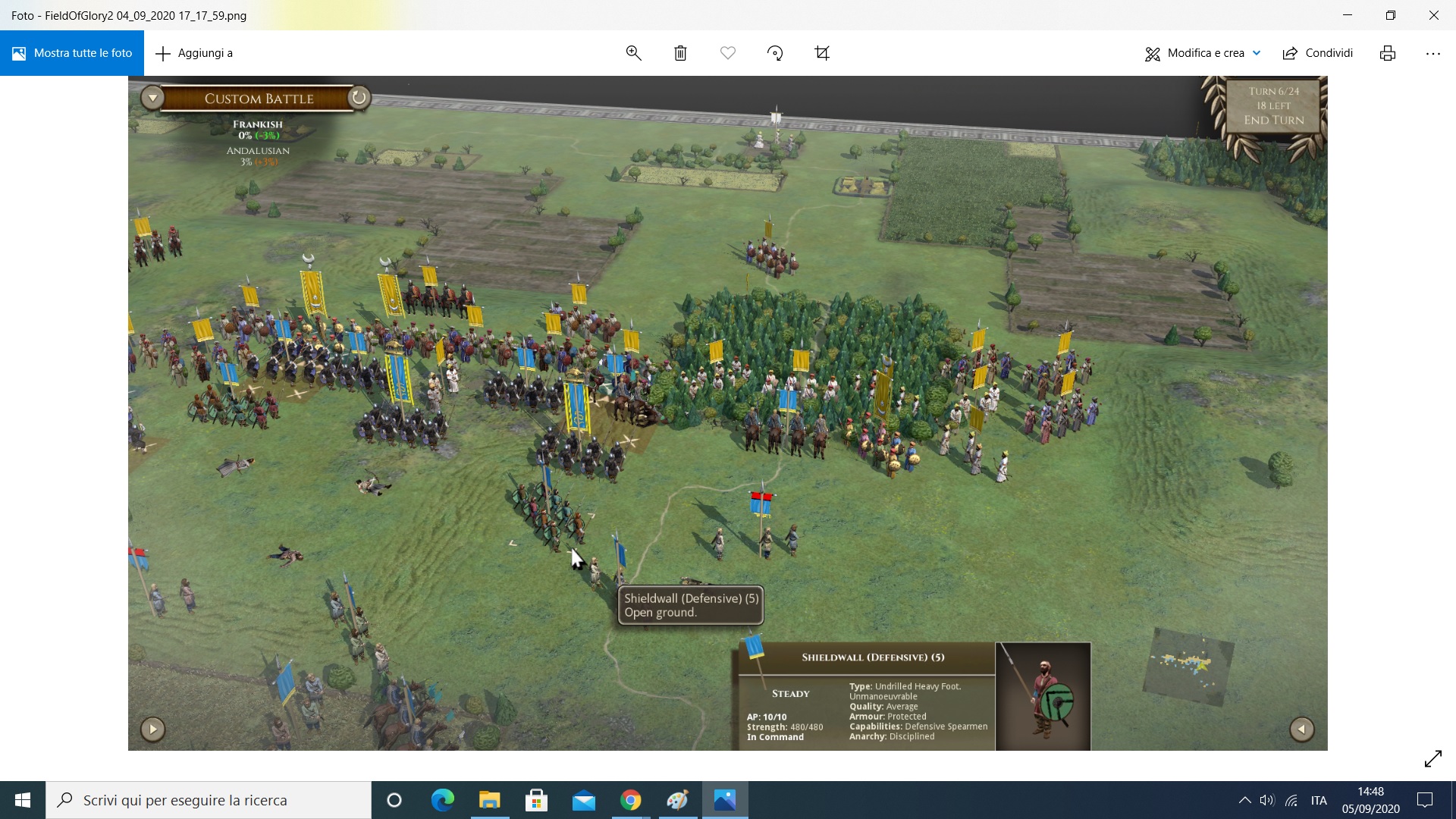Select the Shieldwall unit portrait
This screenshot has height=819, width=1456.
[x=1043, y=696]
